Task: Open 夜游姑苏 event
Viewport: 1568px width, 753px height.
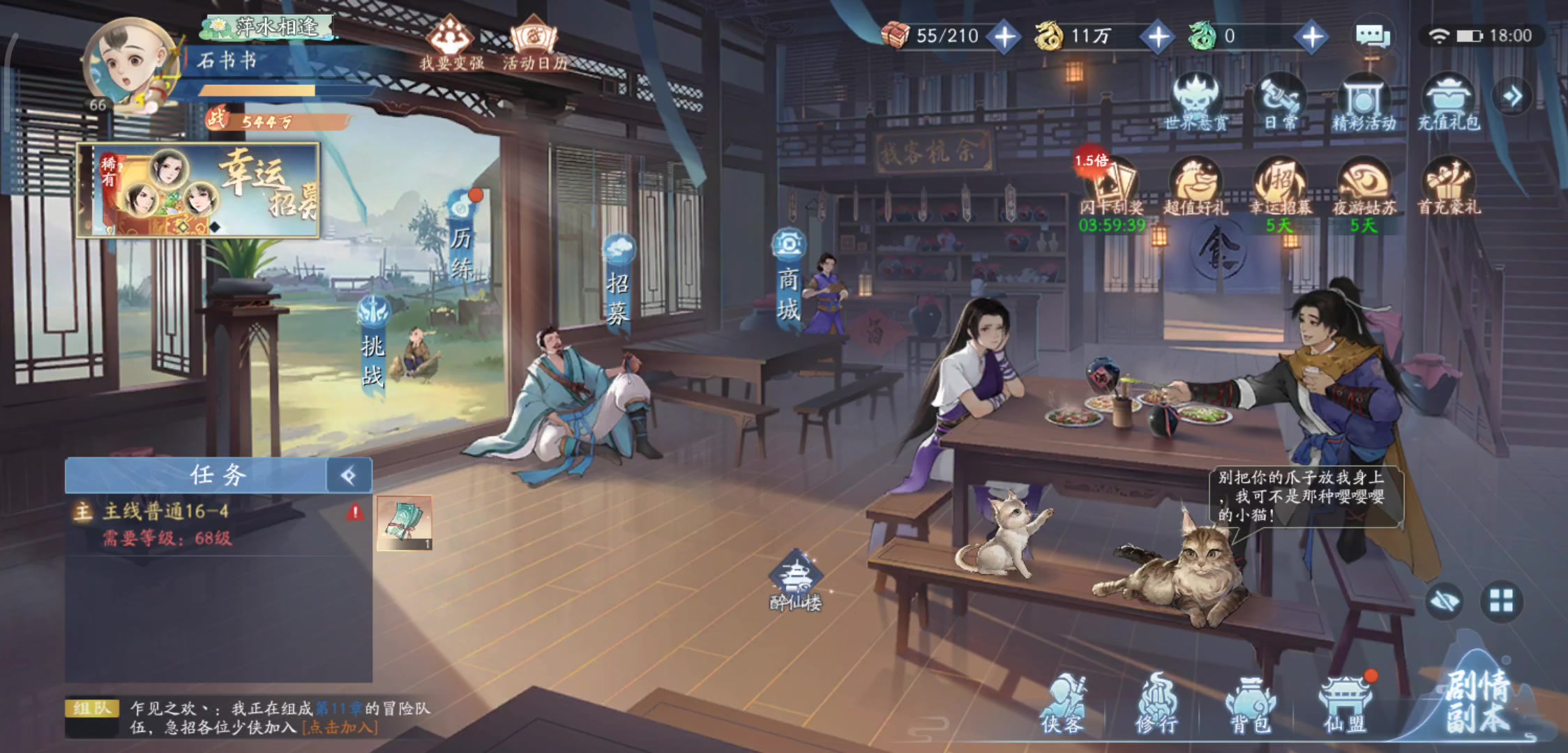Action: 1364,185
